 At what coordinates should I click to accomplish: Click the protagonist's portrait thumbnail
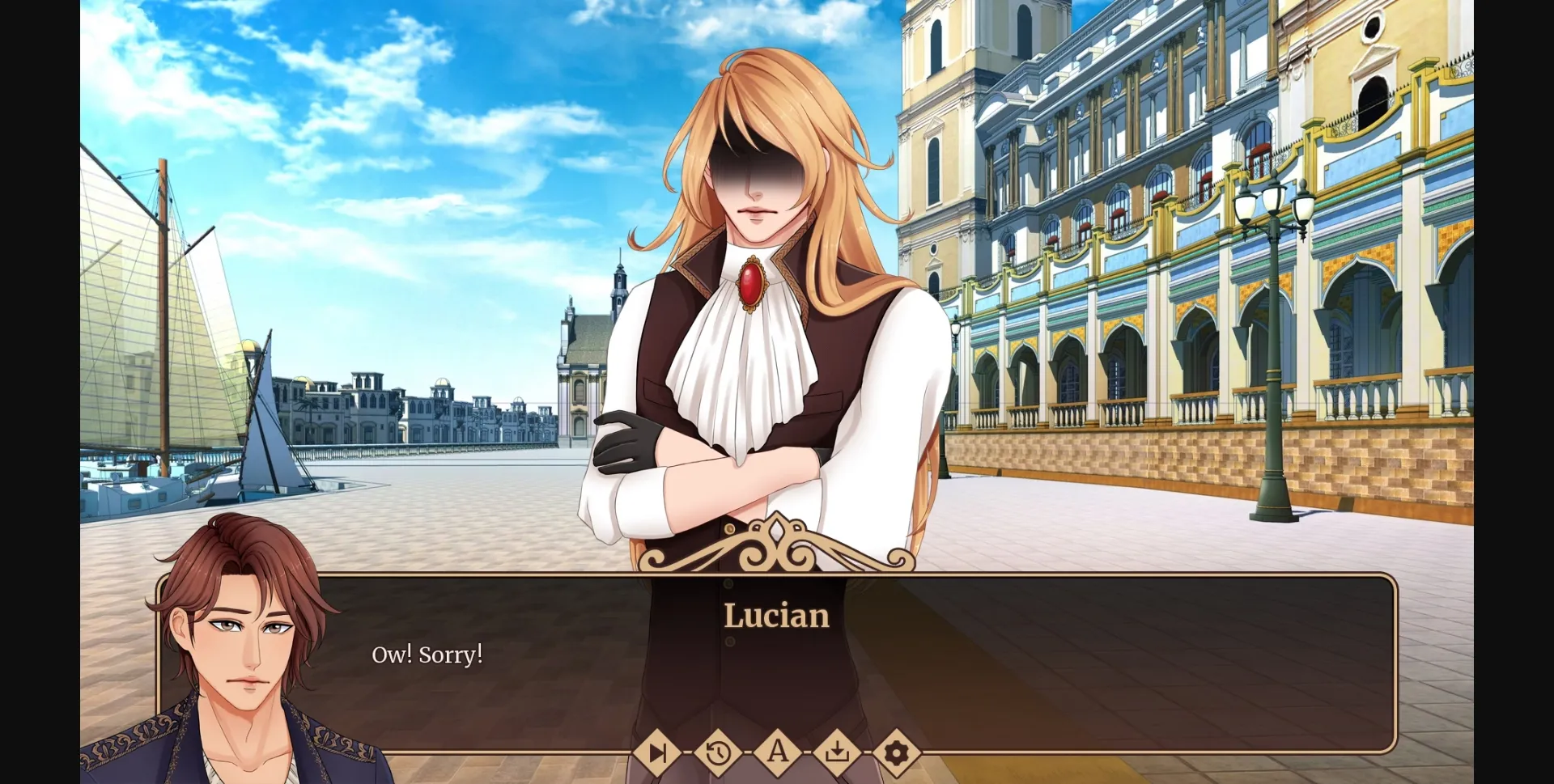[x=243, y=639]
